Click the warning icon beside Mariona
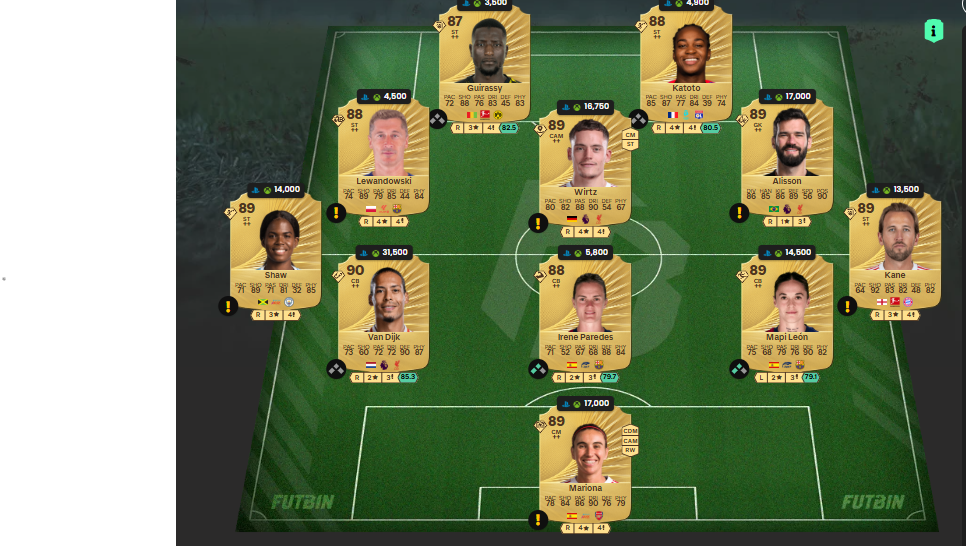Image resolution: width=966 pixels, height=546 pixels. pyautogui.click(x=537, y=519)
